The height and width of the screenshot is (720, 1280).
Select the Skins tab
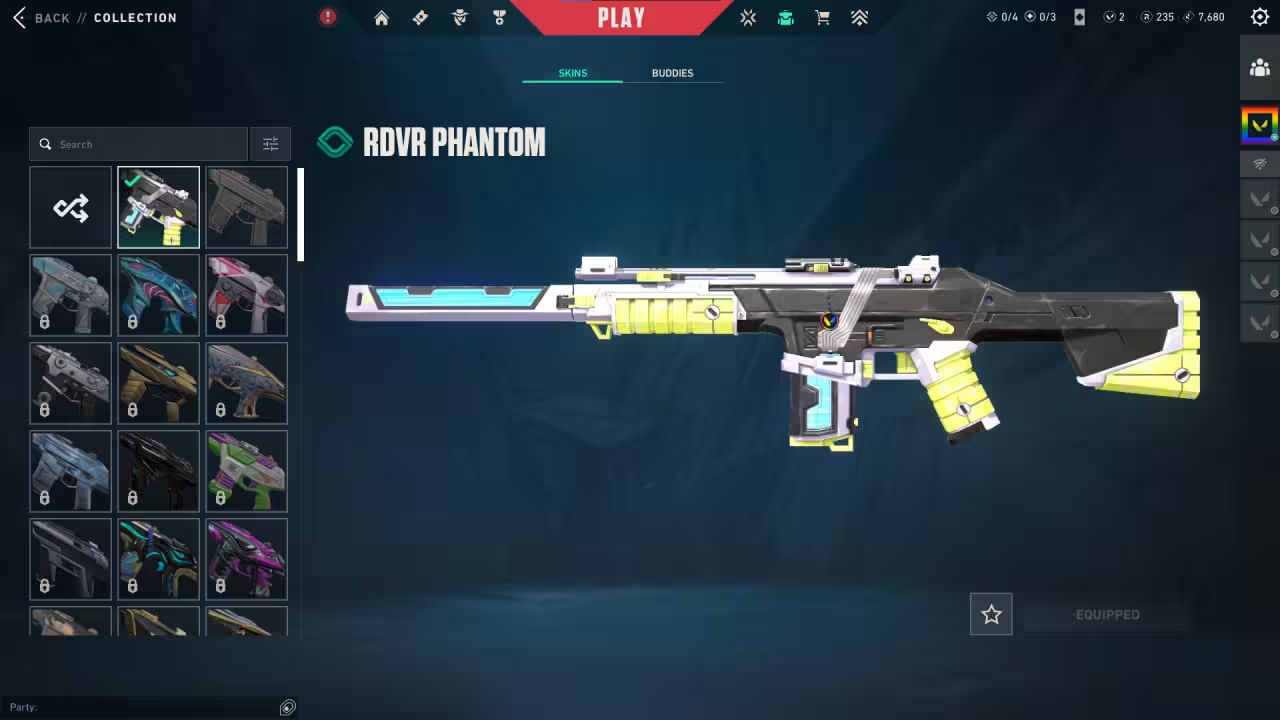tap(573, 73)
